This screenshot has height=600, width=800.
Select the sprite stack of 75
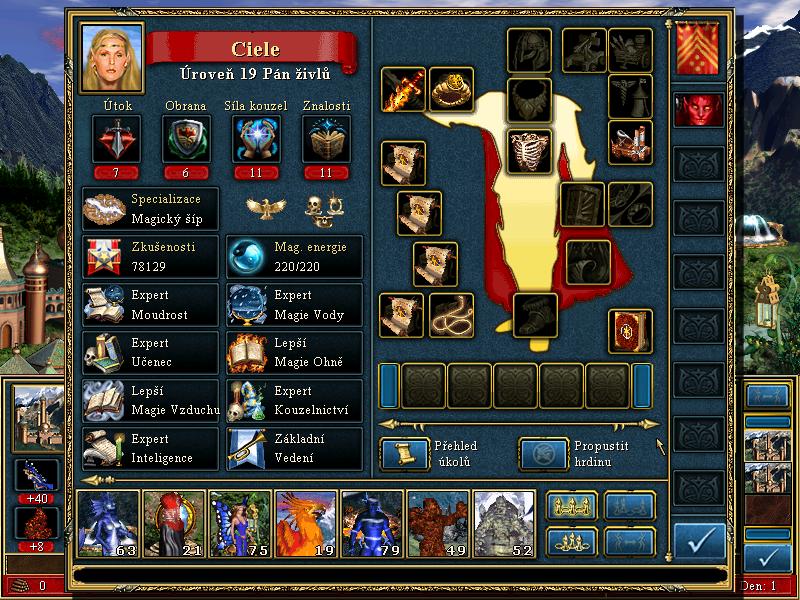[240, 523]
